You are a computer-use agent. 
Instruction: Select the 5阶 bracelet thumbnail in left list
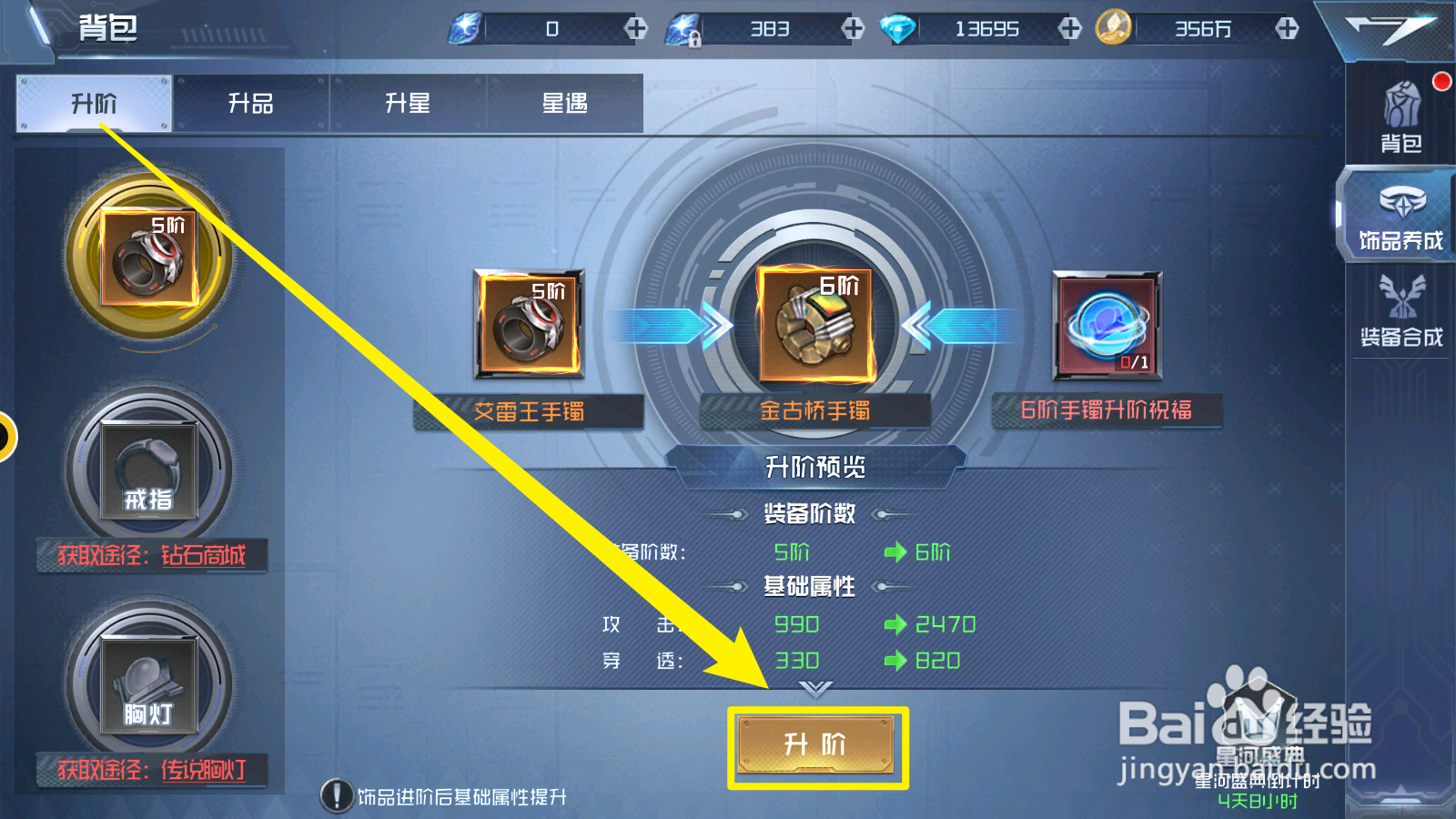(148, 258)
